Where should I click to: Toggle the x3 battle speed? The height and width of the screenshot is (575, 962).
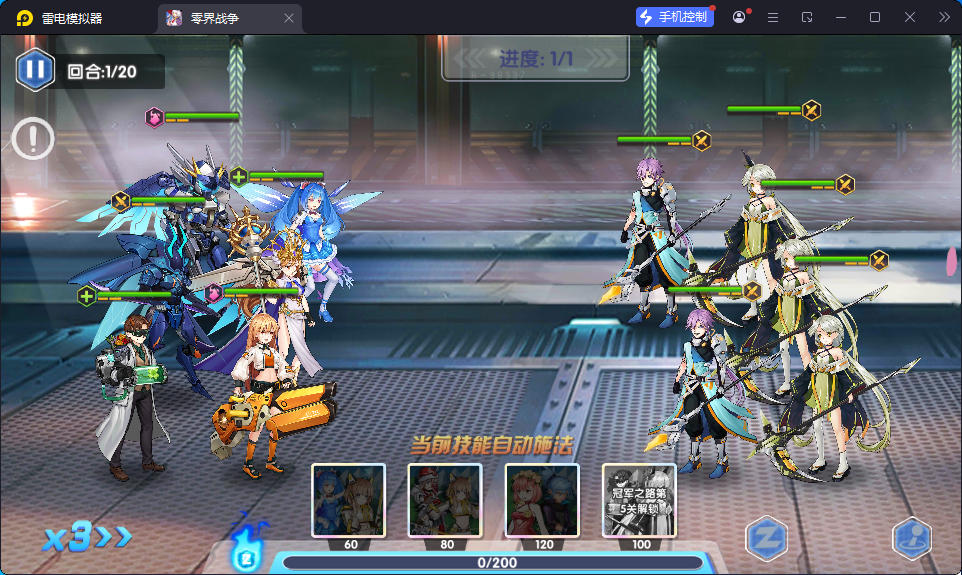pyautogui.click(x=86, y=537)
